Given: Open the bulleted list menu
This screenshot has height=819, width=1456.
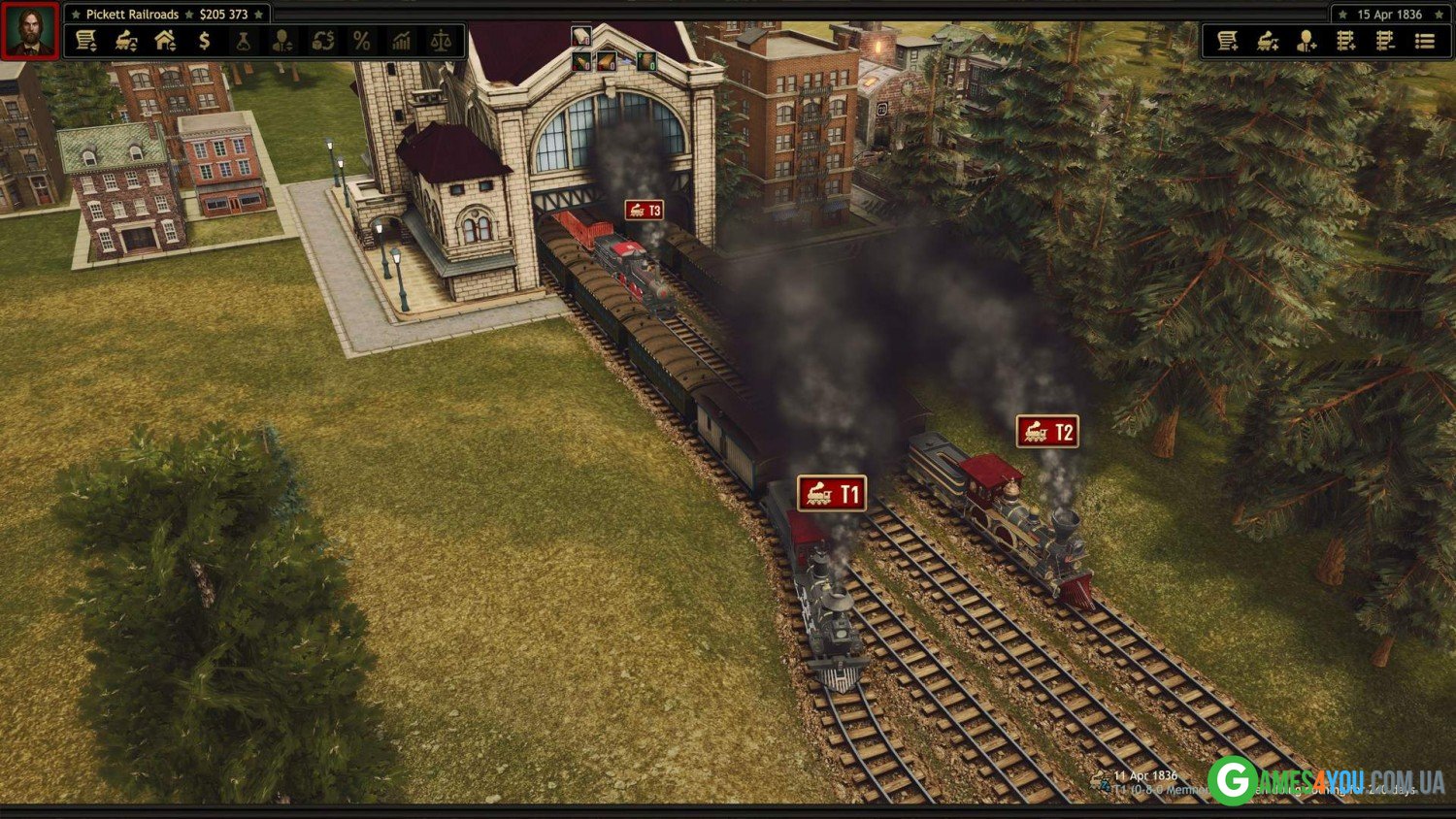Looking at the screenshot, I should pyautogui.click(x=1425, y=41).
